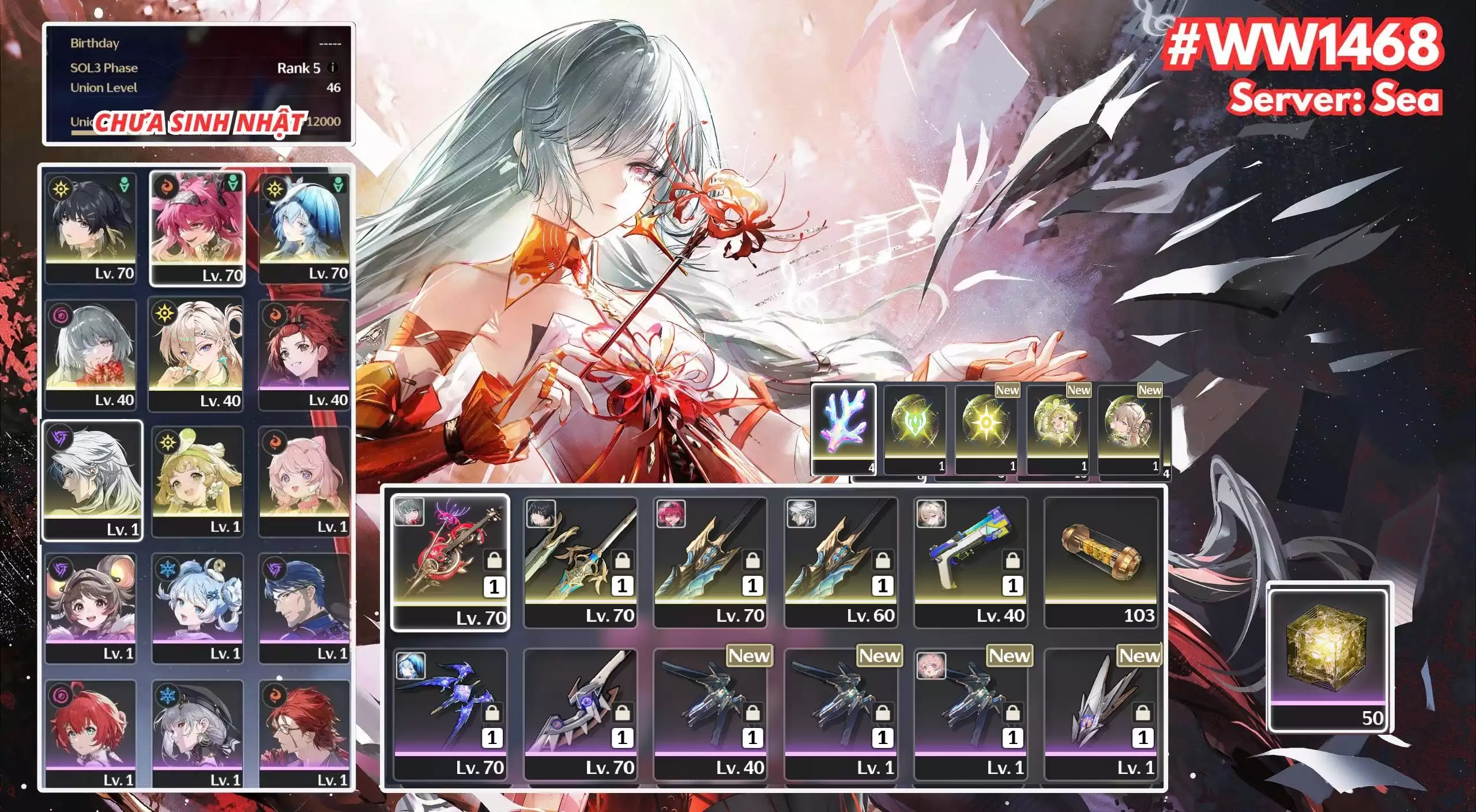Select the Lv.70 long sword weapon card

click(x=579, y=556)
